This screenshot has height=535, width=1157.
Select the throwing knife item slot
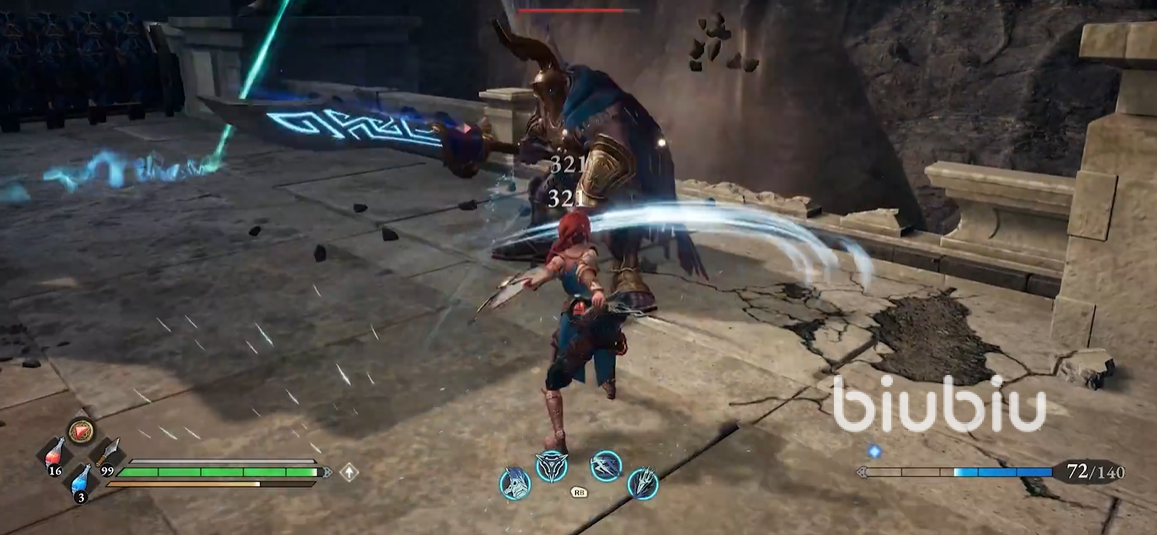[108, 453]
